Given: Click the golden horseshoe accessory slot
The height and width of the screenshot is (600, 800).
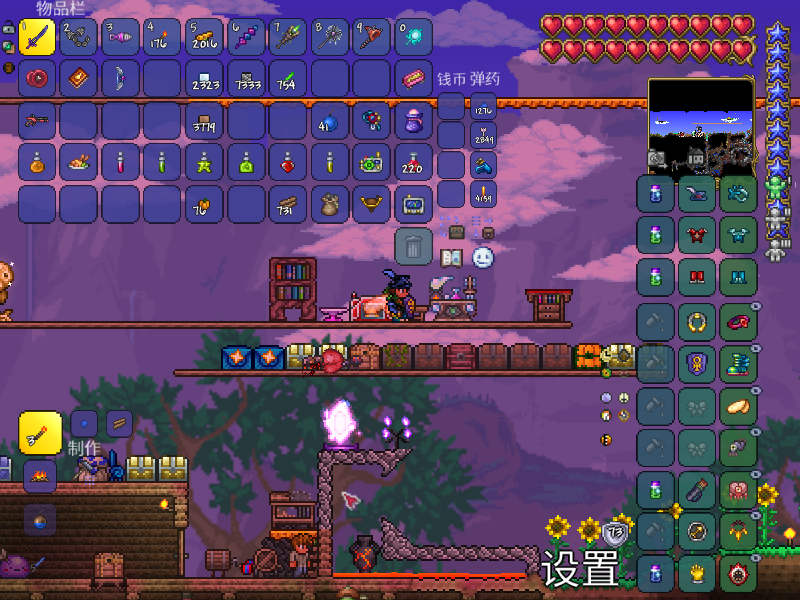Looking at the screenshot, I should pos(697,321).
